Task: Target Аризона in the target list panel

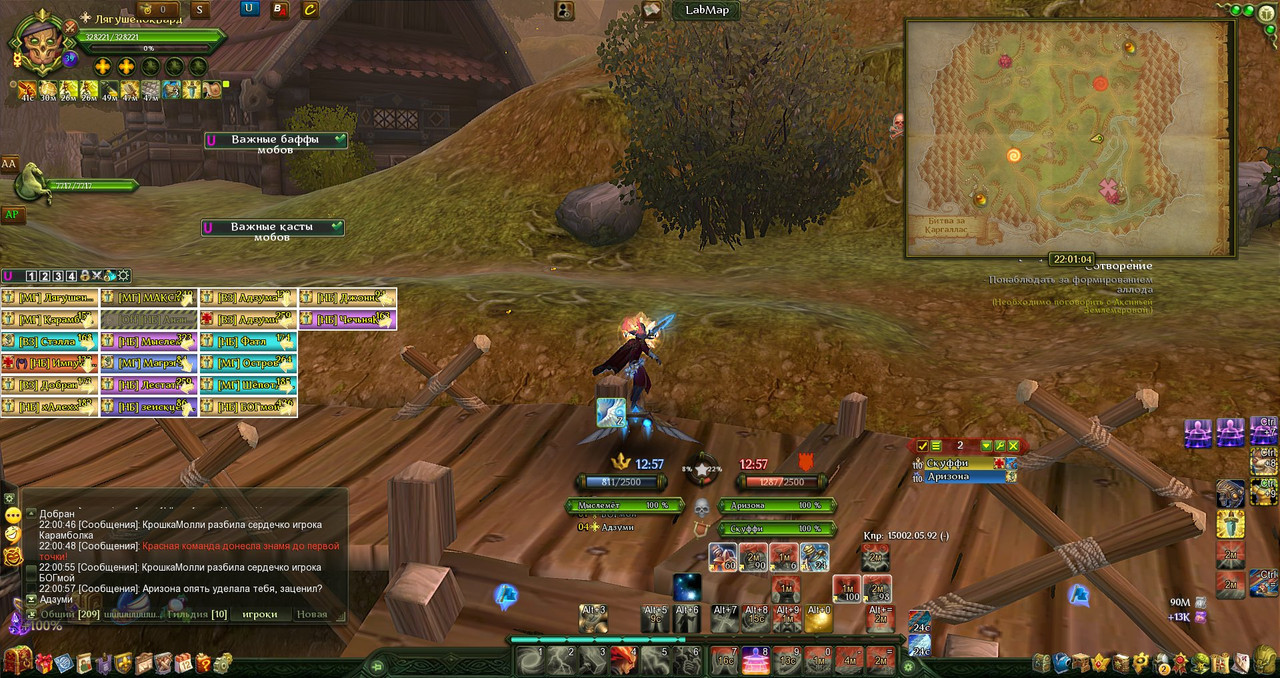Action: coord(960,477)
